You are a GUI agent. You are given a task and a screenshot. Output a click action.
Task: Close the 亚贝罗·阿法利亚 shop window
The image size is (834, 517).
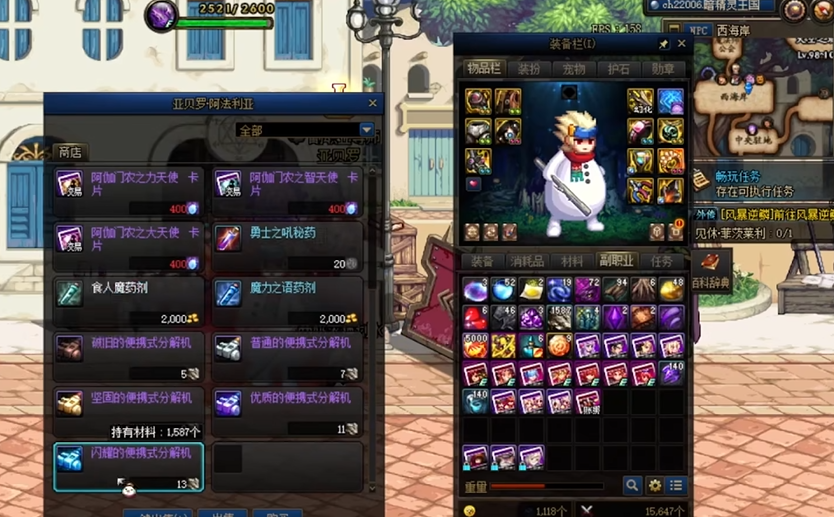[373, 103]
